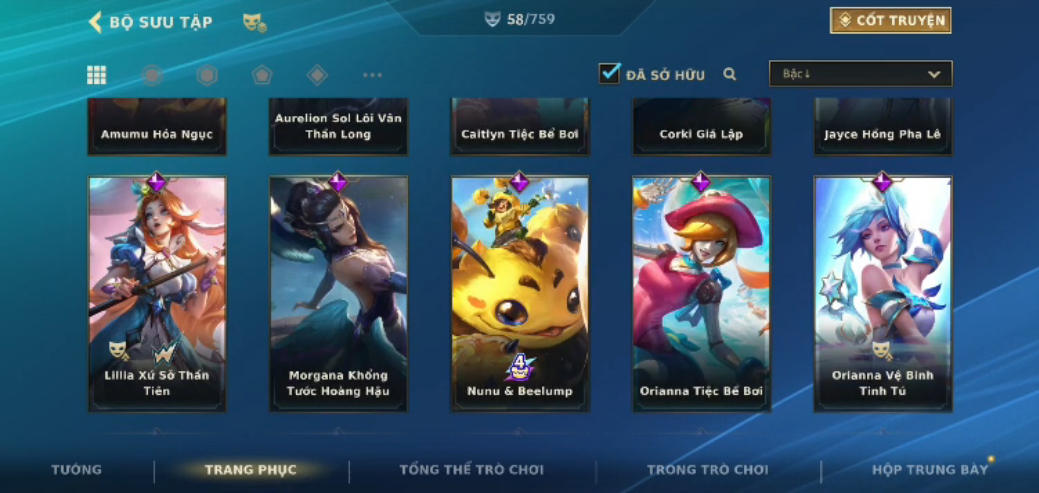Open the Bậc sort dropdown
Image resolution: width=1039 pixels, height=493 pixels.
pos(860,74)
